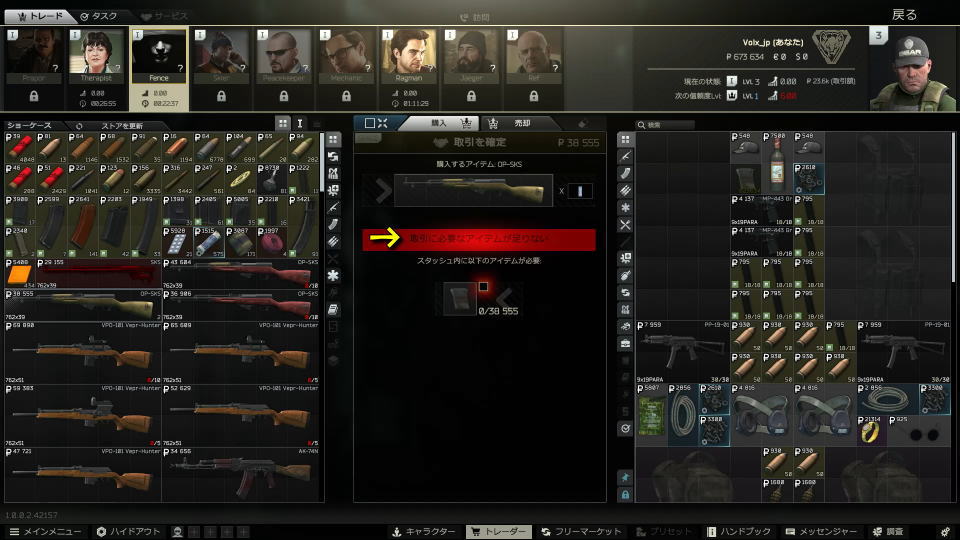
Task: Open the メッセンジャー messenger
Action: coord(818,531)
